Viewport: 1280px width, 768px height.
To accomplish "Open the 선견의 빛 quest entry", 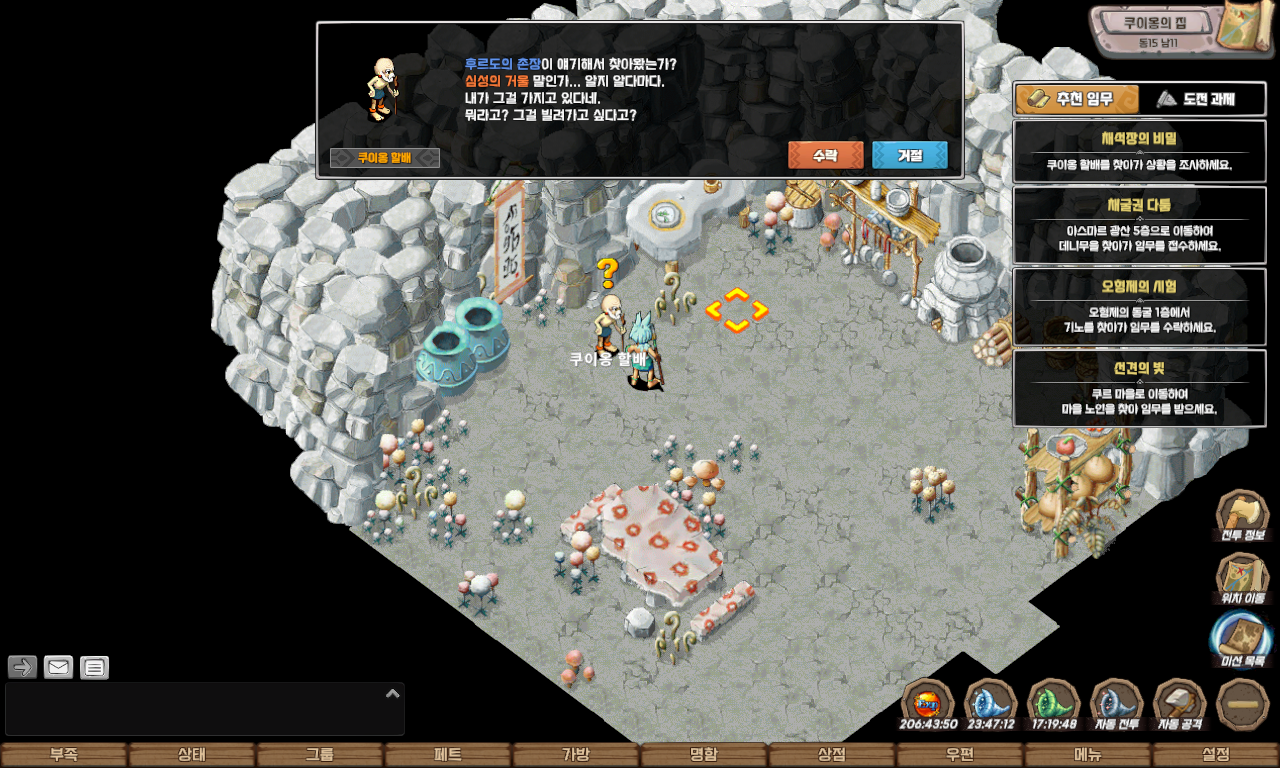I will coord(1139,388).
